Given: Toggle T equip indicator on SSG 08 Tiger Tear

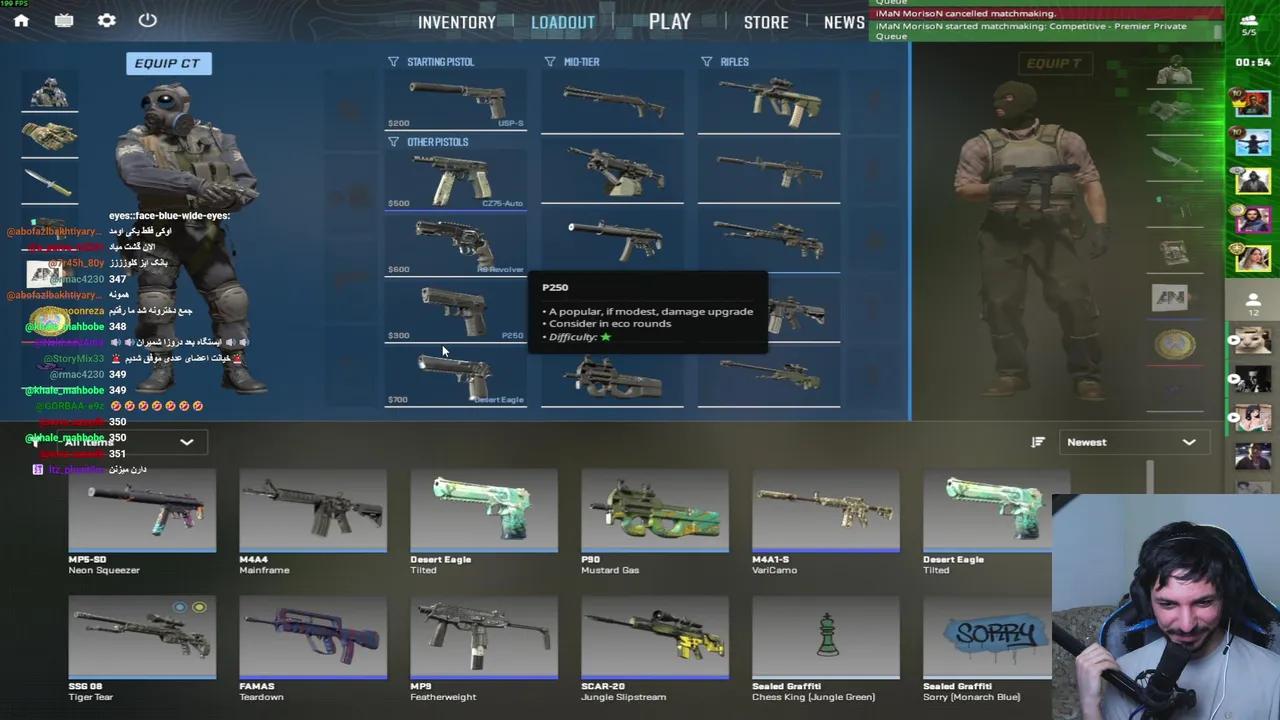Looking at the screenshot, I should click(199, 607).
